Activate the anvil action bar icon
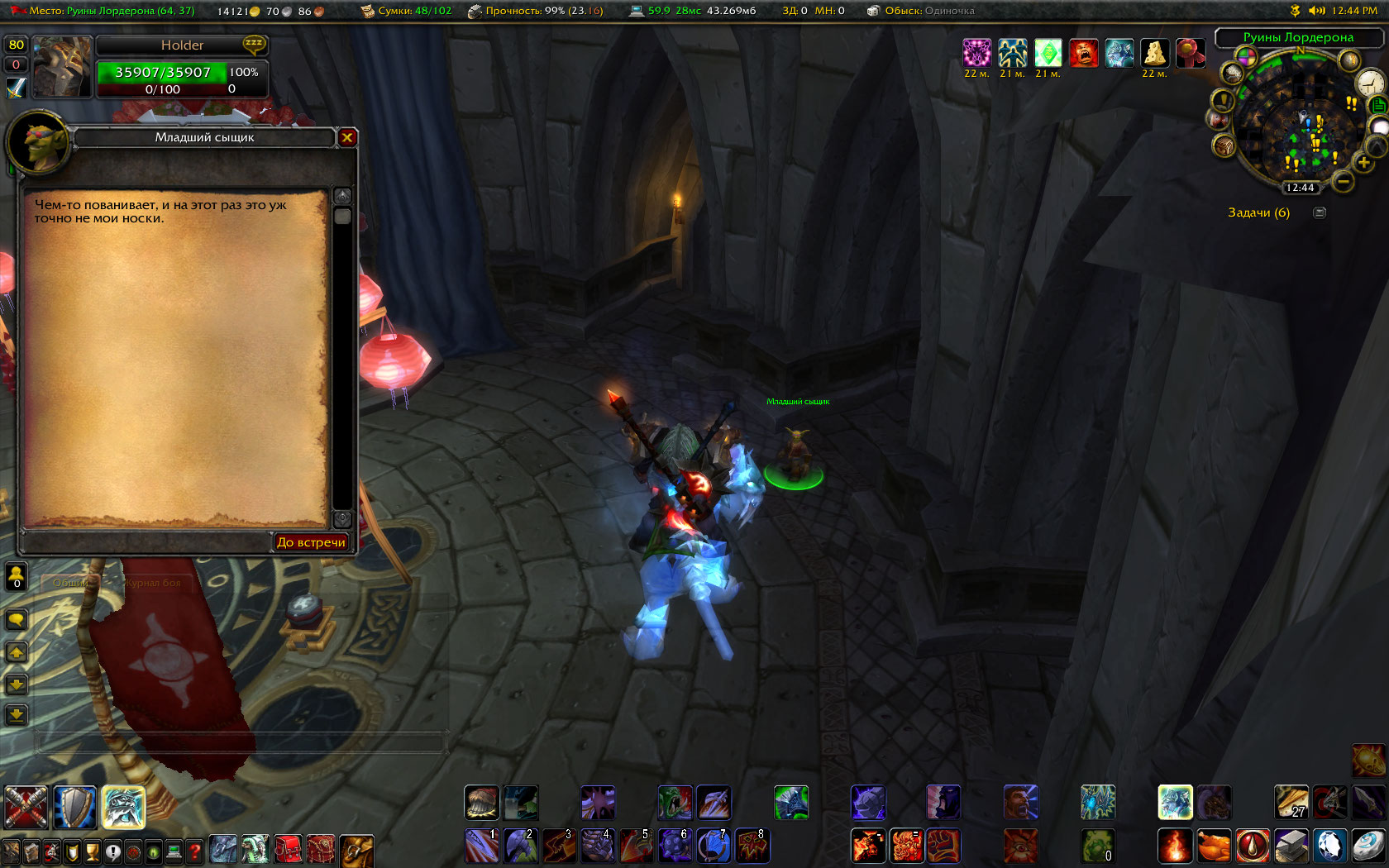The width and height of the screenshot is (1389, 868). [x=1291, y=846]
